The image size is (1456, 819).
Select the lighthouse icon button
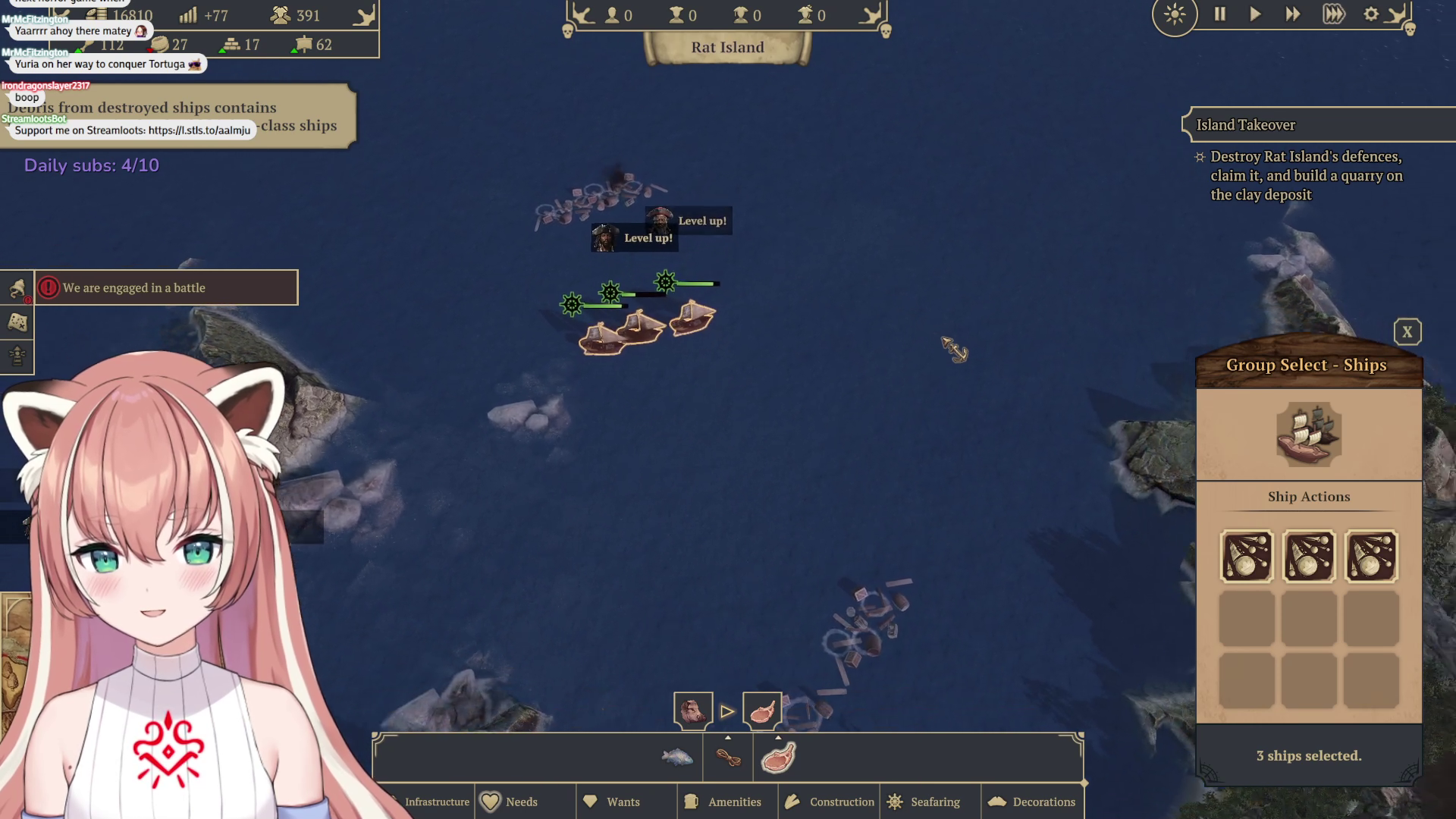[x=17, y=356]
